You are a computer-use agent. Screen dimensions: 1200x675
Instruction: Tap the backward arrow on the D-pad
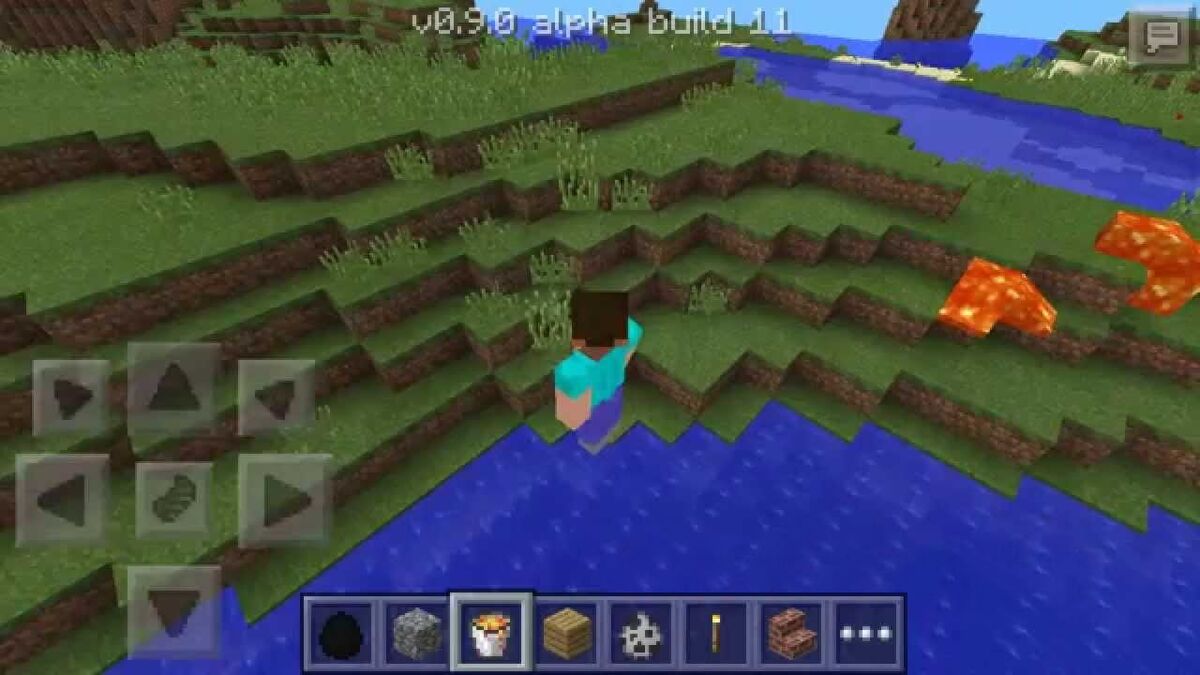click(174, 610)
